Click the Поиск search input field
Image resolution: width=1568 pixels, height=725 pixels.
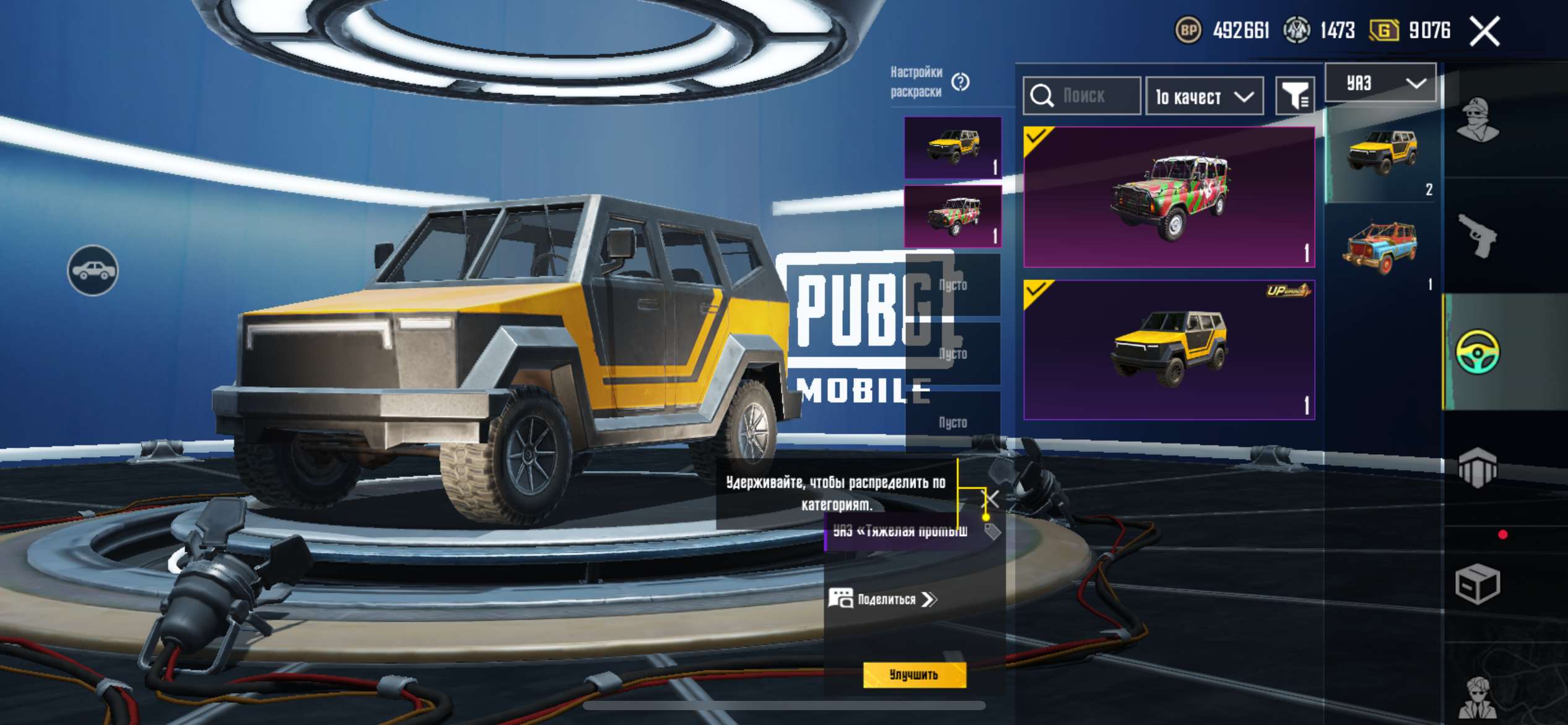(1090, 97)
